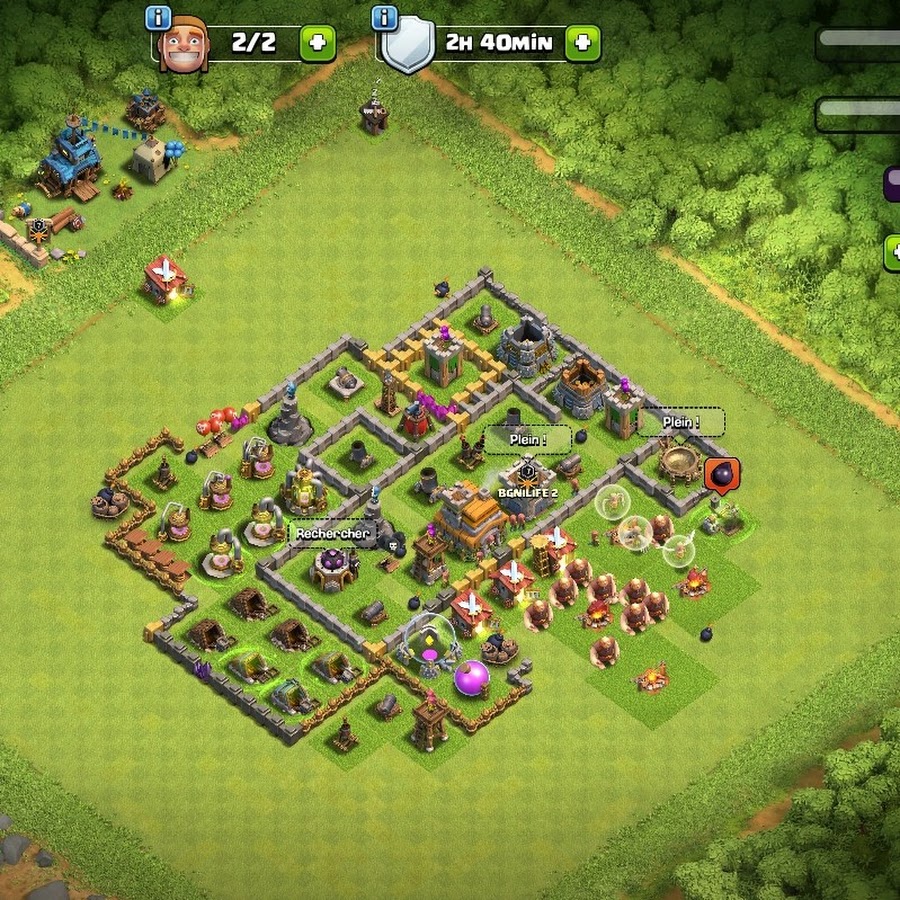This screenshot has width=900, height=900.
Task: Tap the Rechercher bubble over the laboratory
Action: [332, 534]
